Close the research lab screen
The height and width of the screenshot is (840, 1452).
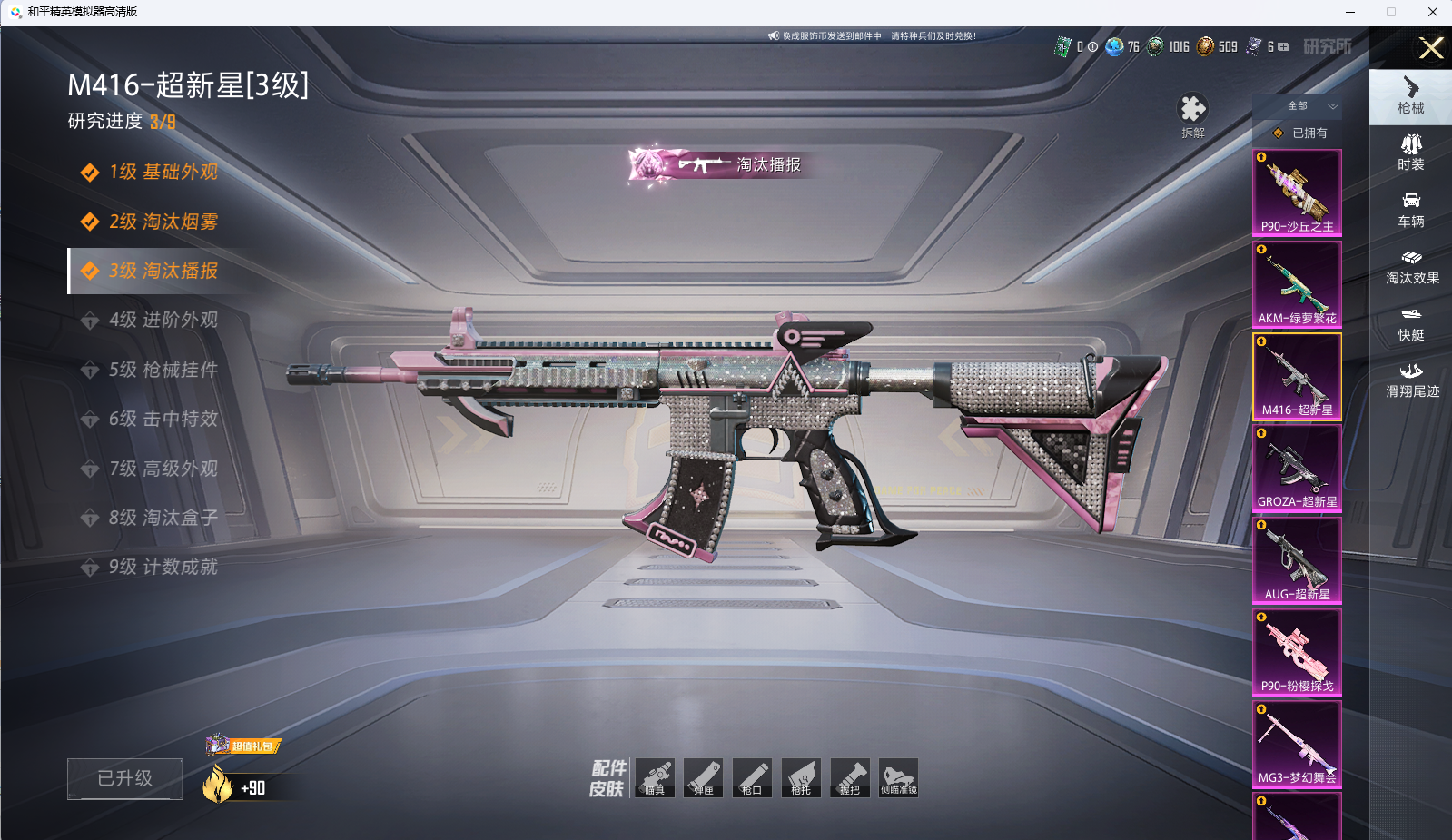1431,48
